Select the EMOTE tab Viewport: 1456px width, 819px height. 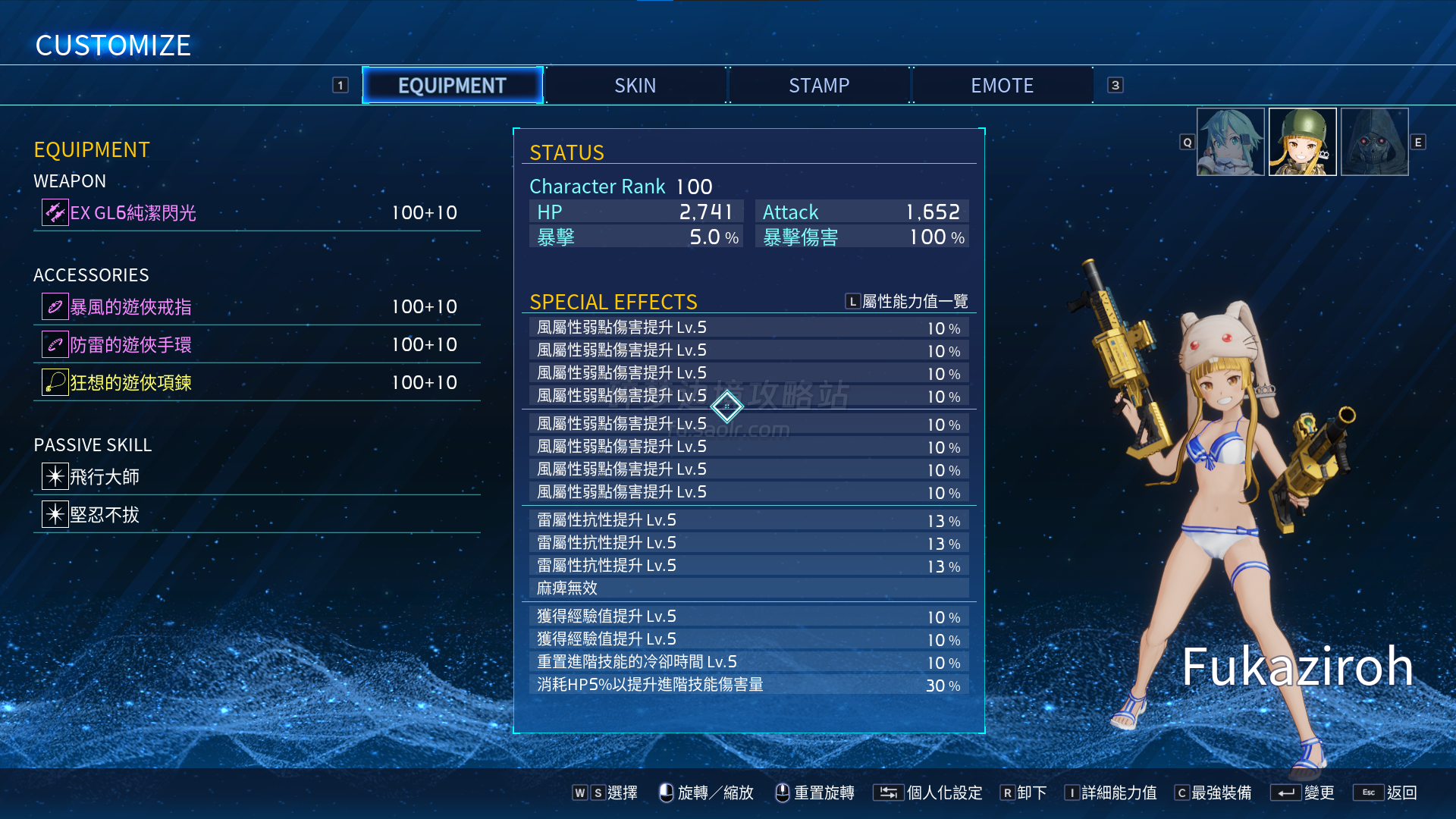click(1002, 86)
